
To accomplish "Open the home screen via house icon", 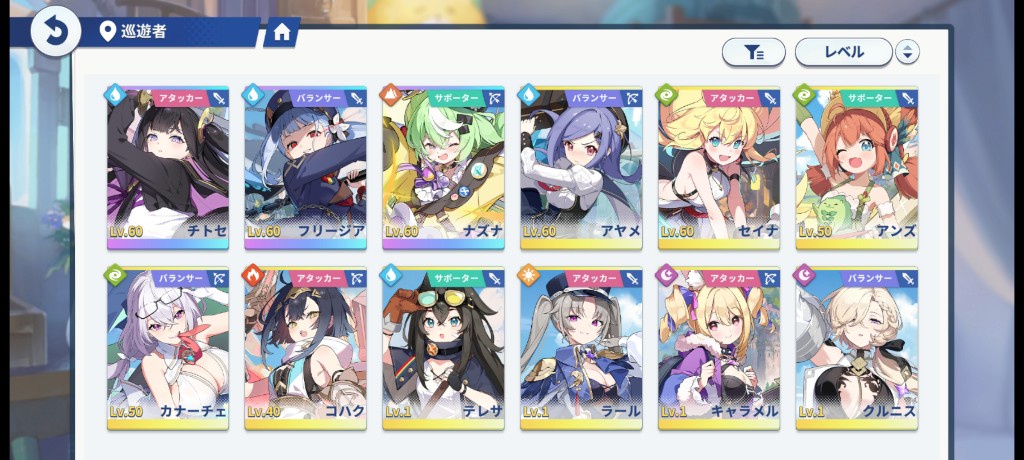I will click(x=281, y=33).
